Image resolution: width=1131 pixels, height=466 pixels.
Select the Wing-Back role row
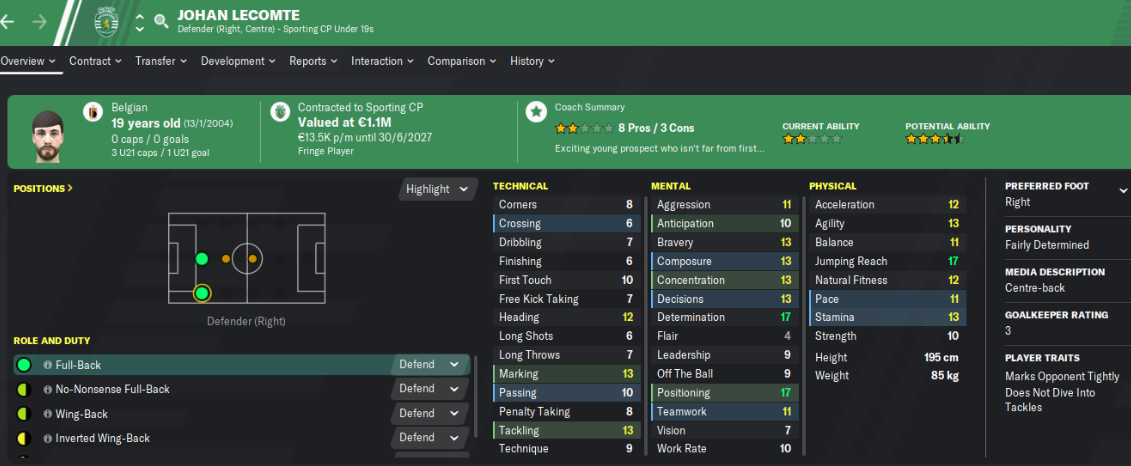pos(200,413)
